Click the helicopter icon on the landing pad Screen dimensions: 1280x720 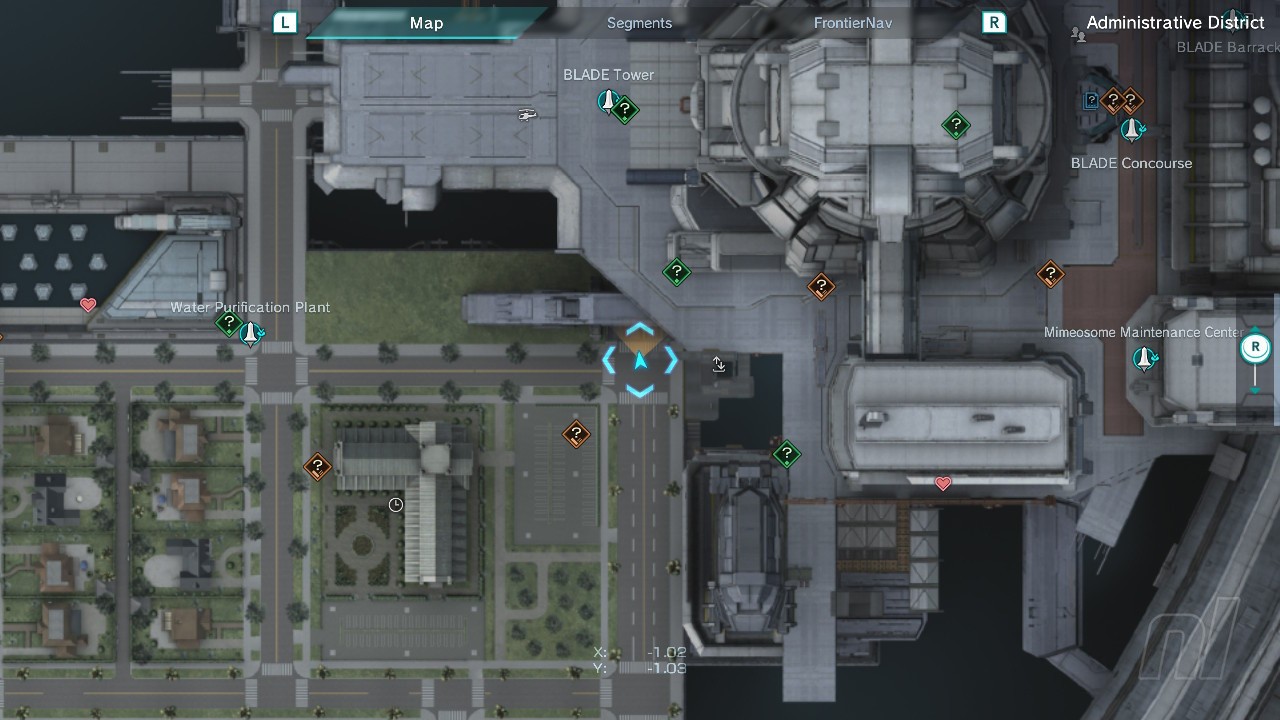coord(528,114)
